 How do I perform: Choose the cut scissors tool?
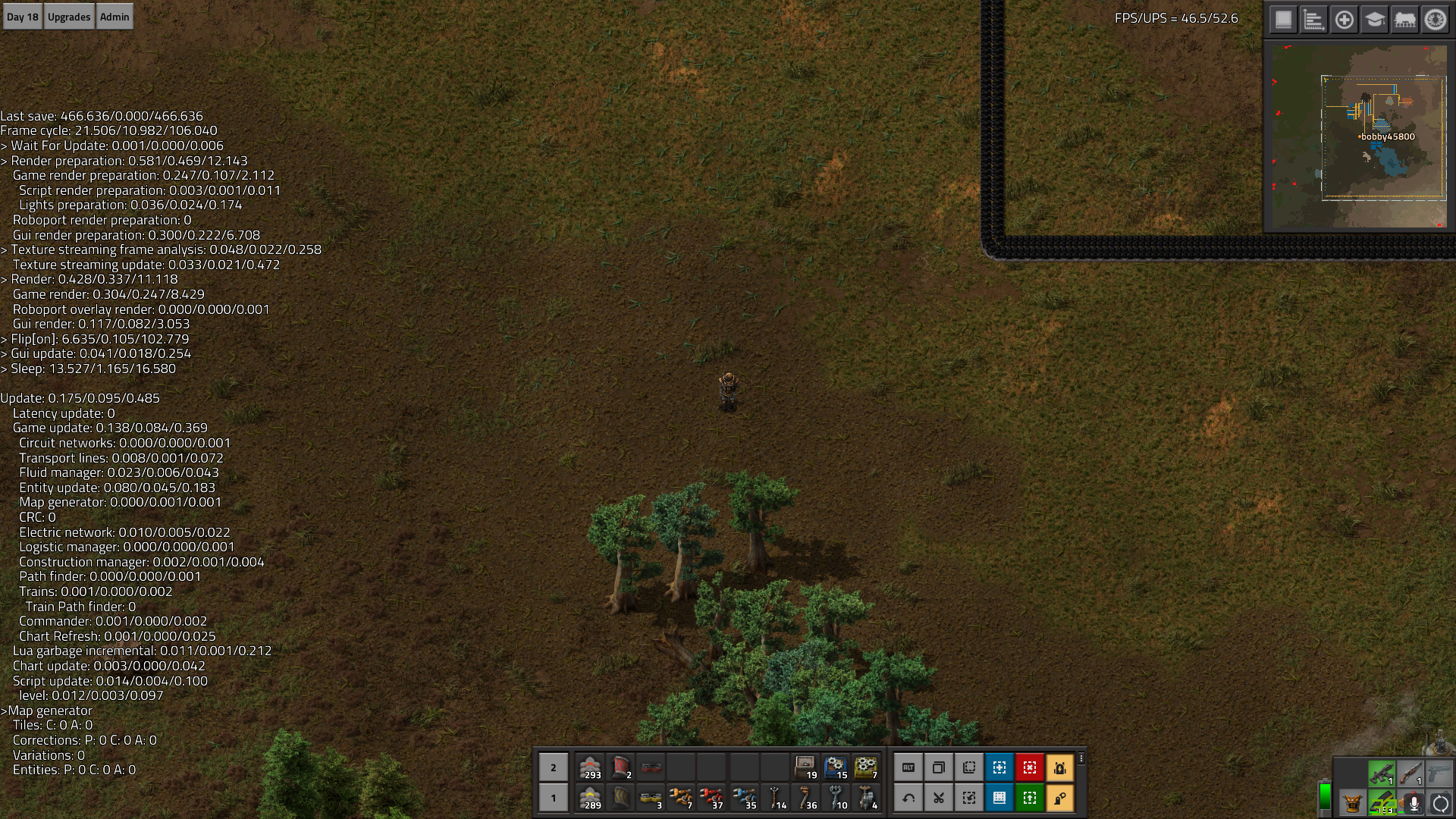click(x=939, y=798)
